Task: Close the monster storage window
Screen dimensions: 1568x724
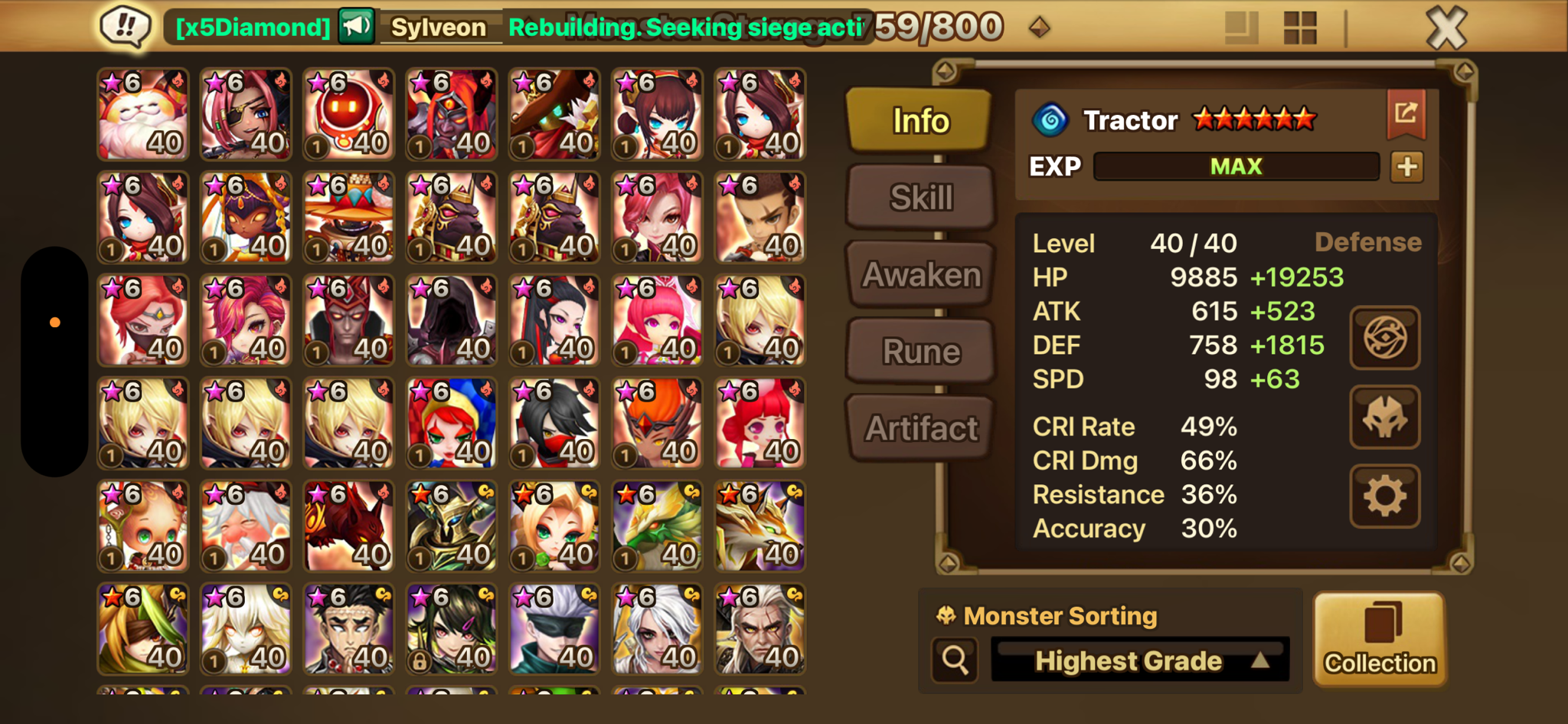Action: click(1446, 28)
